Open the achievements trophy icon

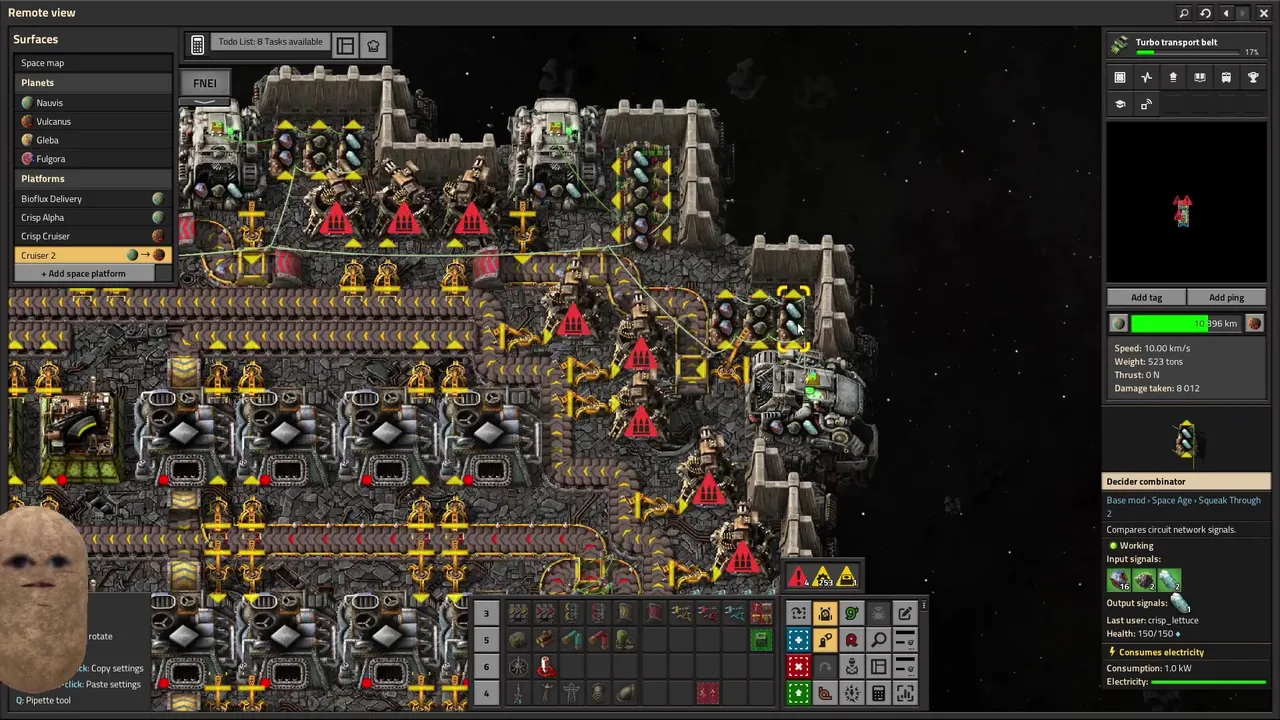pos(1253,77)
